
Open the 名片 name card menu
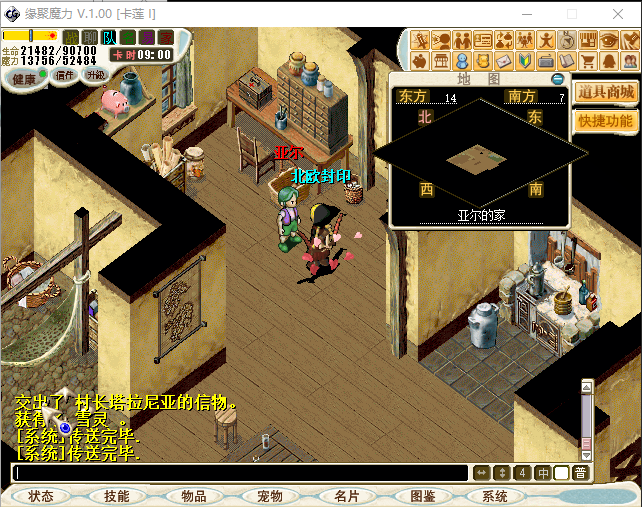coord(345,496)
